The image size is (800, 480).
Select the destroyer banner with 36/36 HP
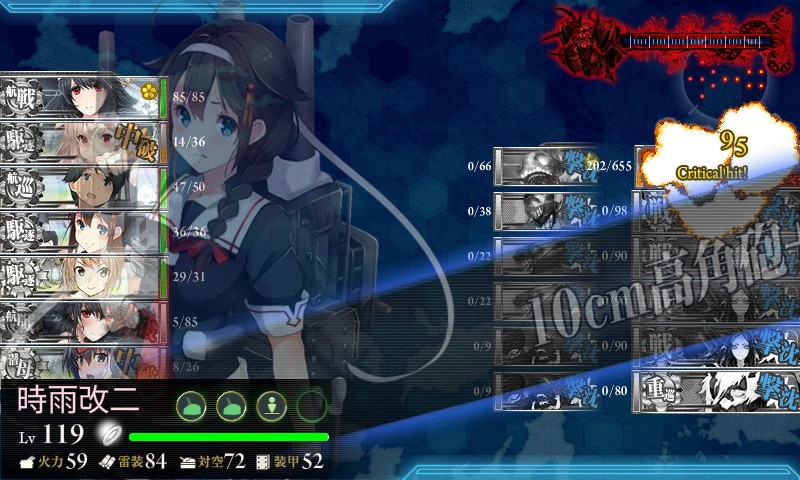pos(80,234)
